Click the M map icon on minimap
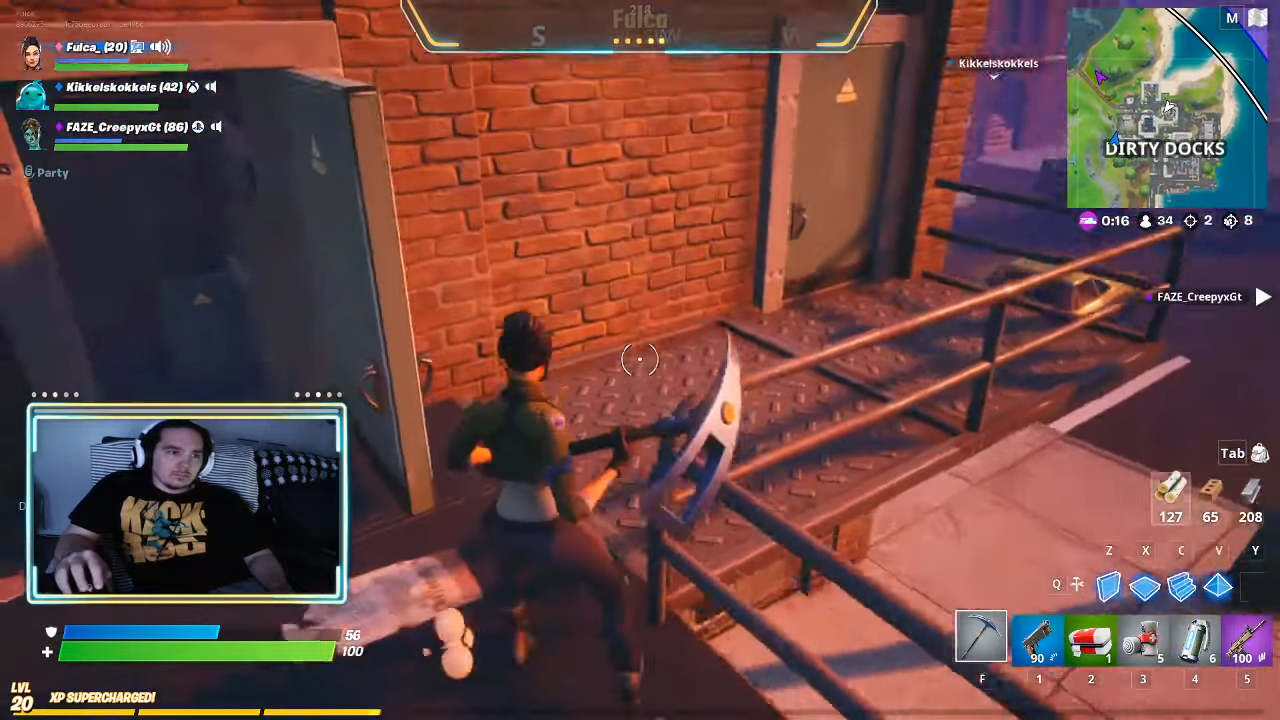This screenshot has width=1280, height=720. tap(1232, 18)
